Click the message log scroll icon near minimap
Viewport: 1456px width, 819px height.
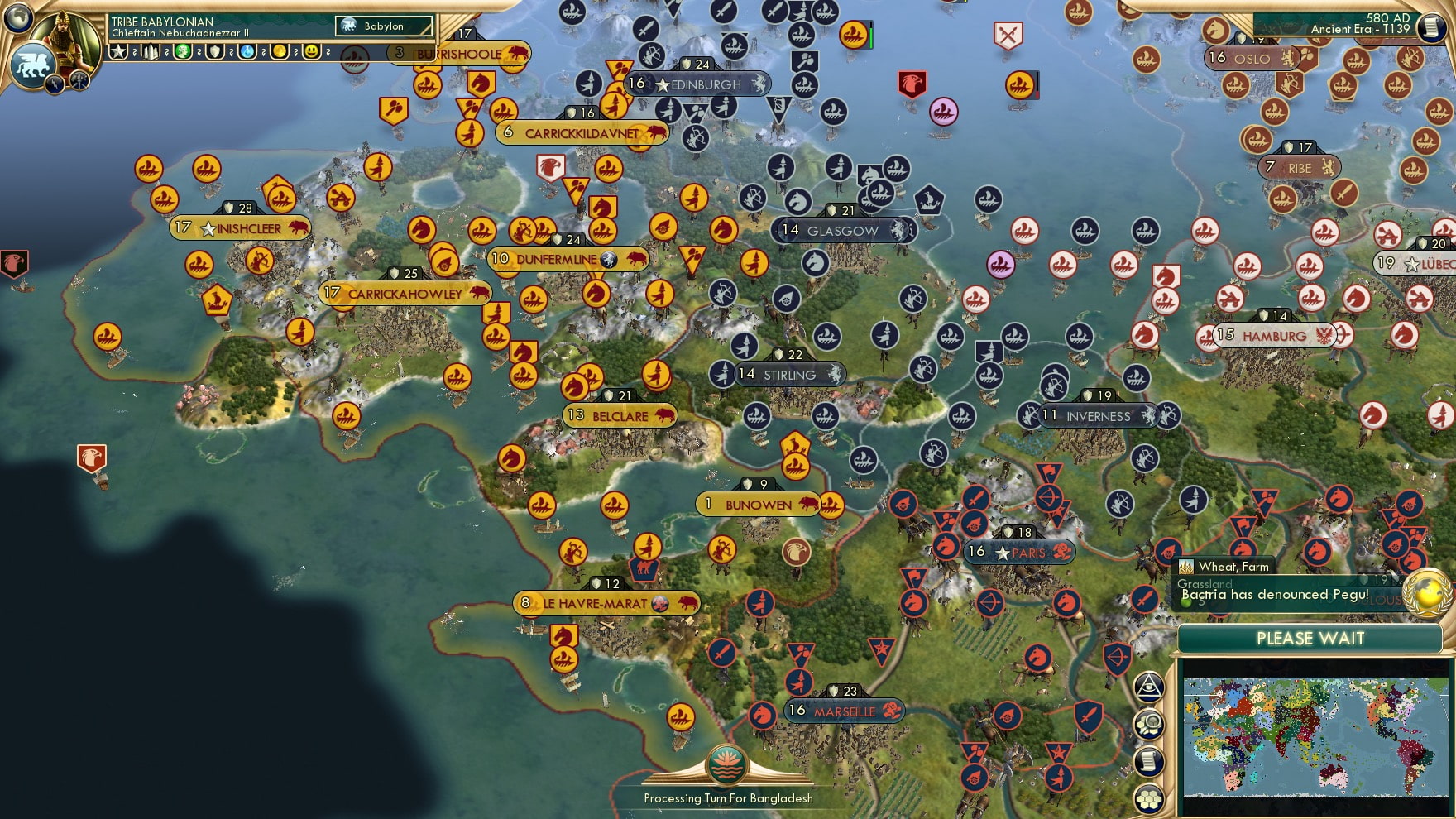click(x=1149, y=761)
